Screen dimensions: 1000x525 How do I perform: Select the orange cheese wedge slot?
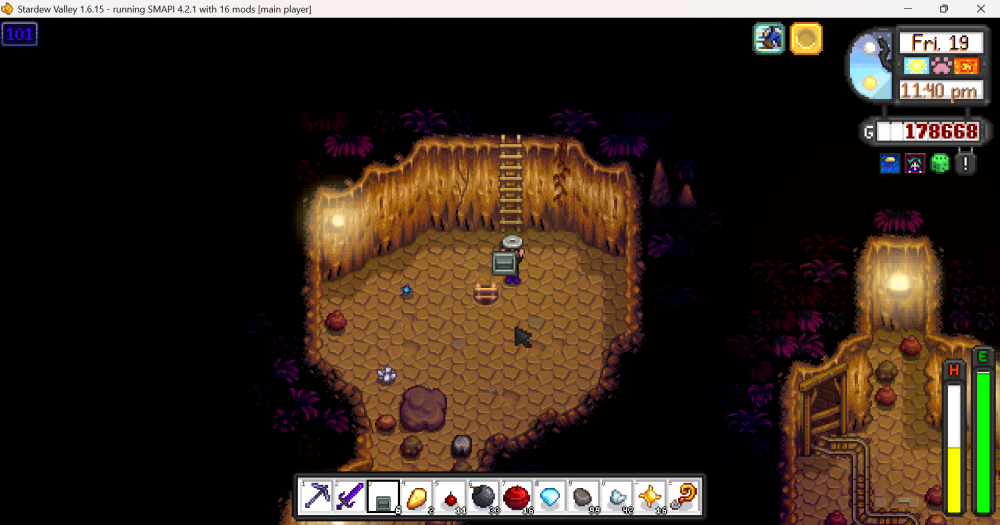416,496
